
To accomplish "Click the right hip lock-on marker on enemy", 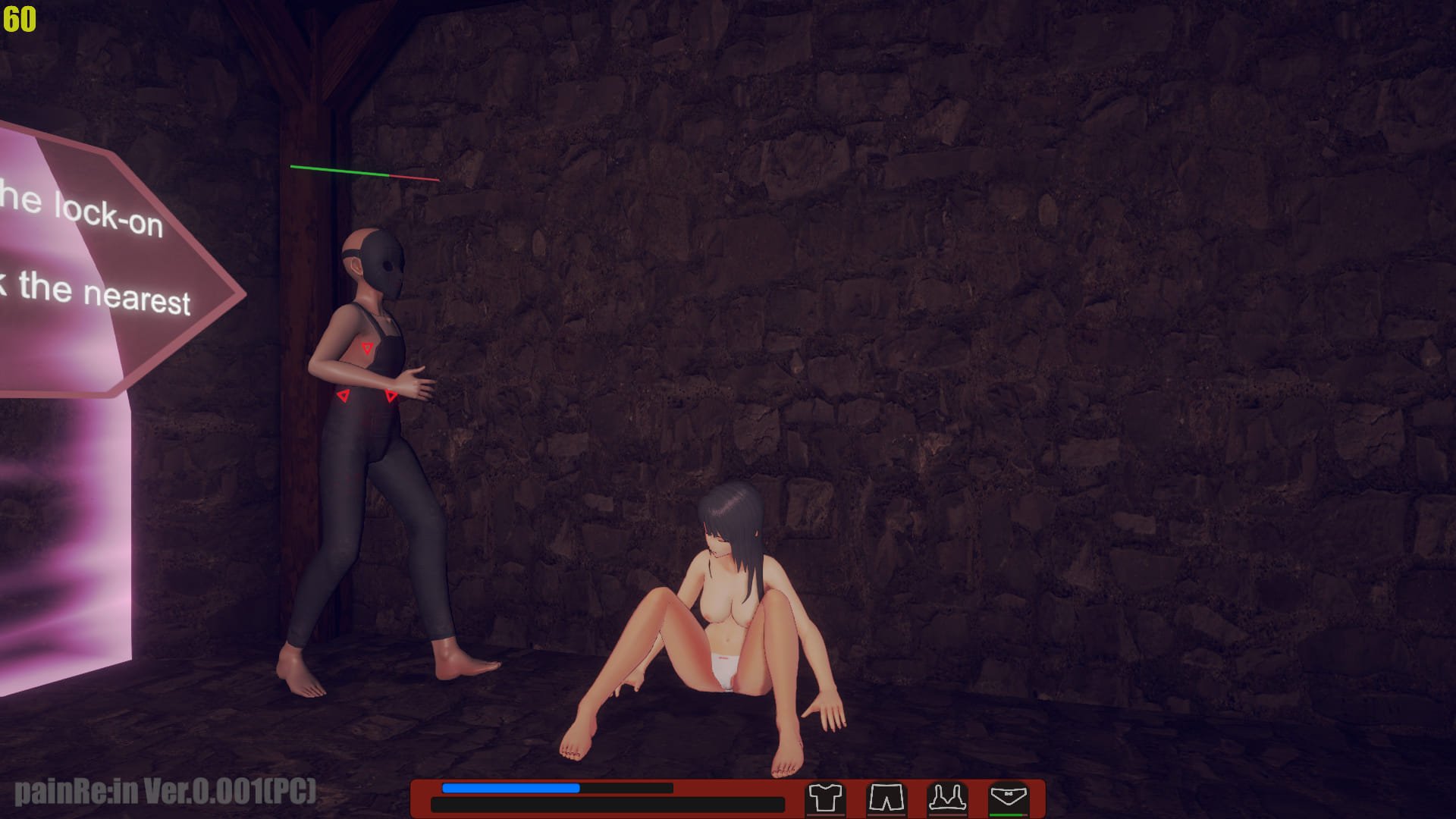I will (391, 394).
